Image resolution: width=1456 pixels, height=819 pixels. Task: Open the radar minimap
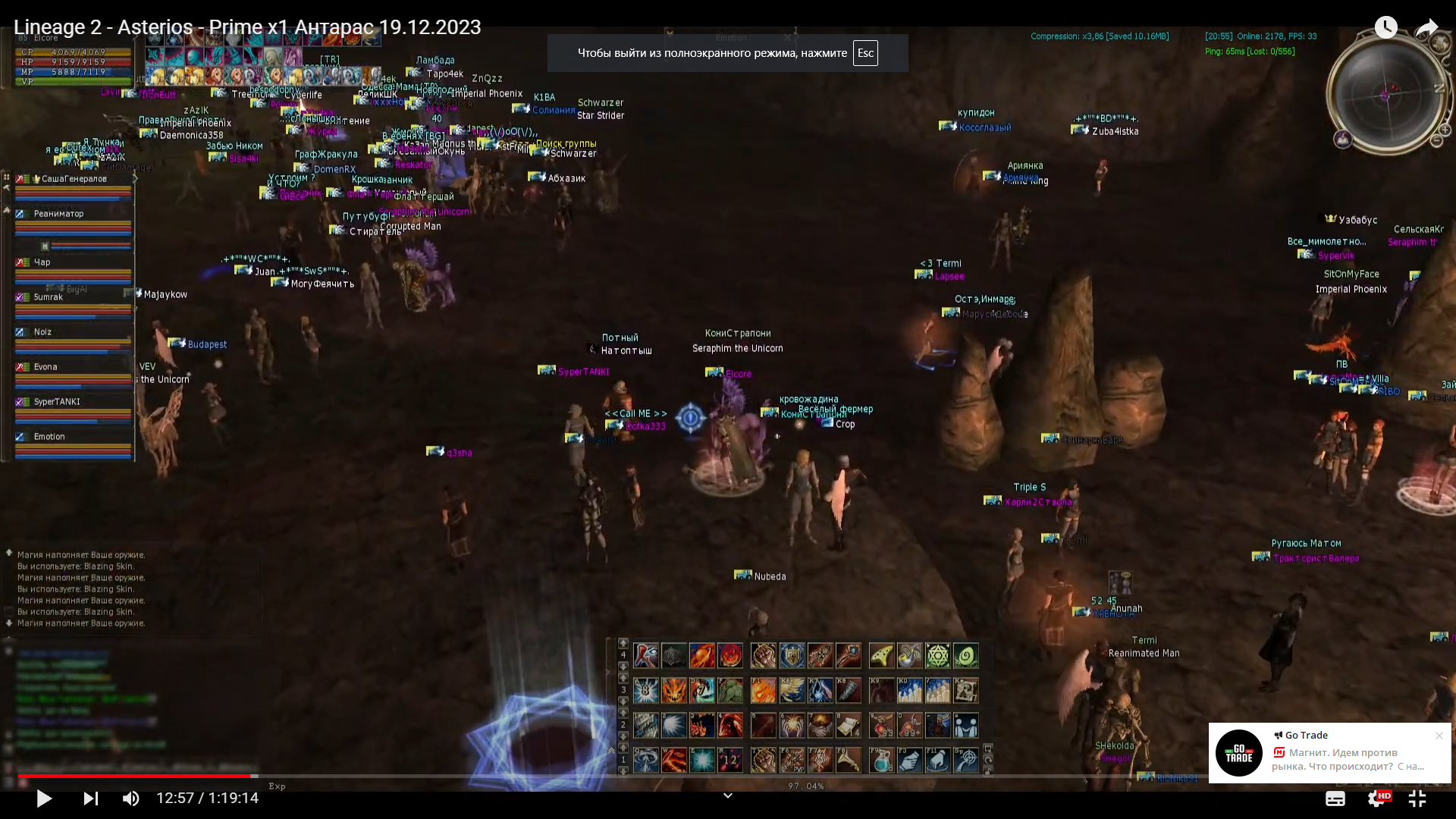[1386, 94]
